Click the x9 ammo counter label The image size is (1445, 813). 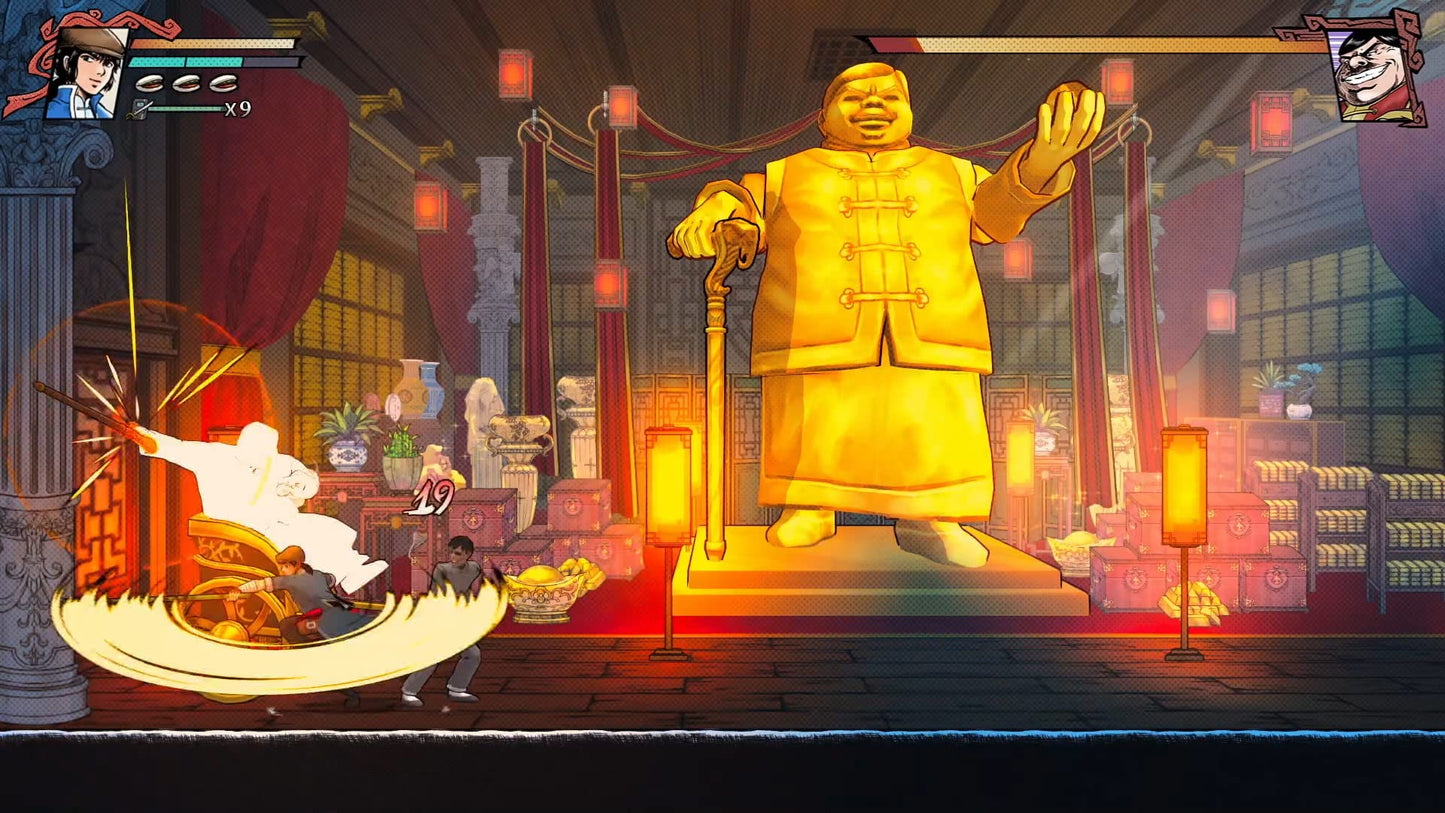click(x=238, y=108)
